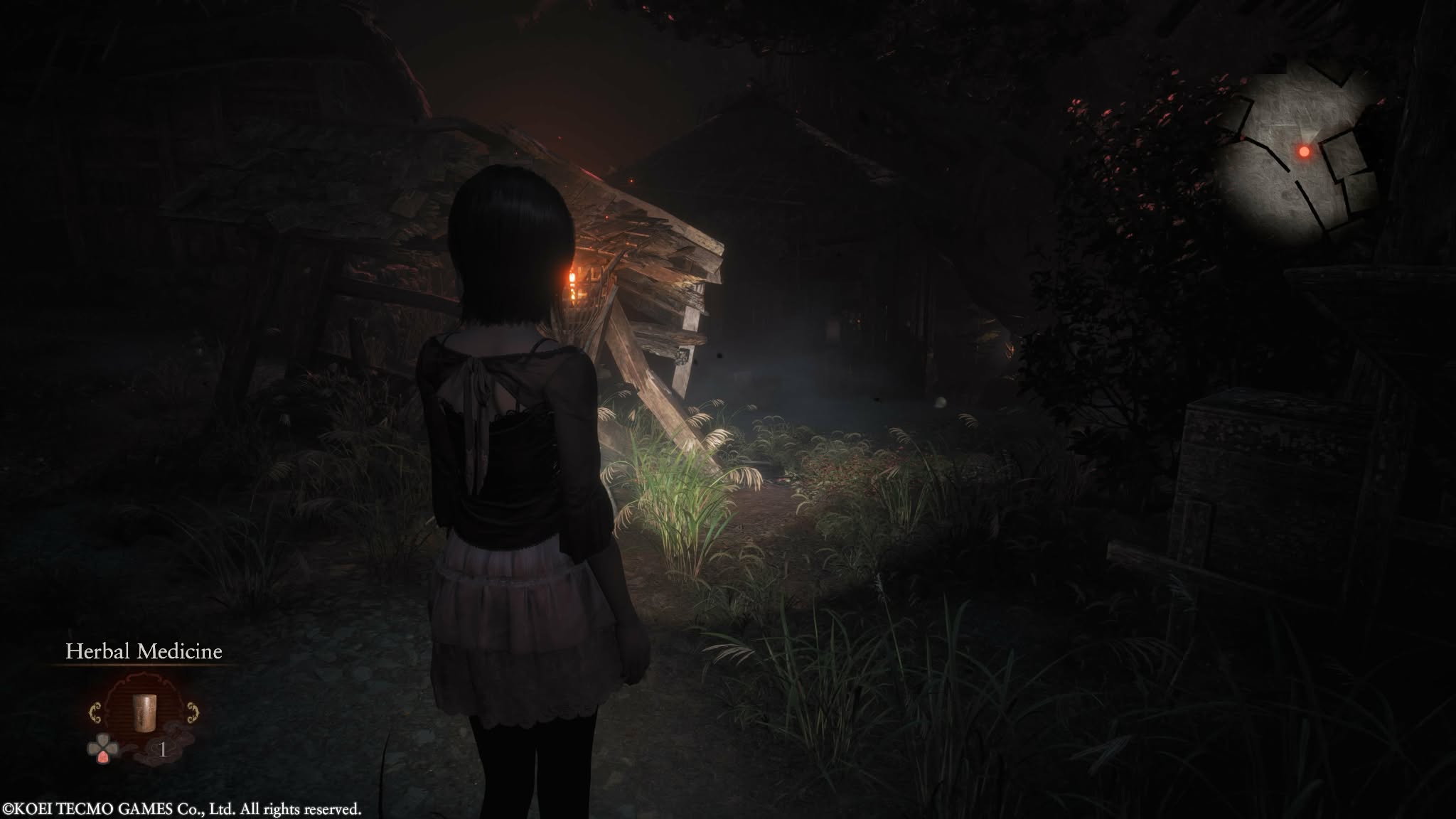The image size is (1456, 819).
Task: Select the Herbal Medicine item slot
Action: click(x=144, y=713)
